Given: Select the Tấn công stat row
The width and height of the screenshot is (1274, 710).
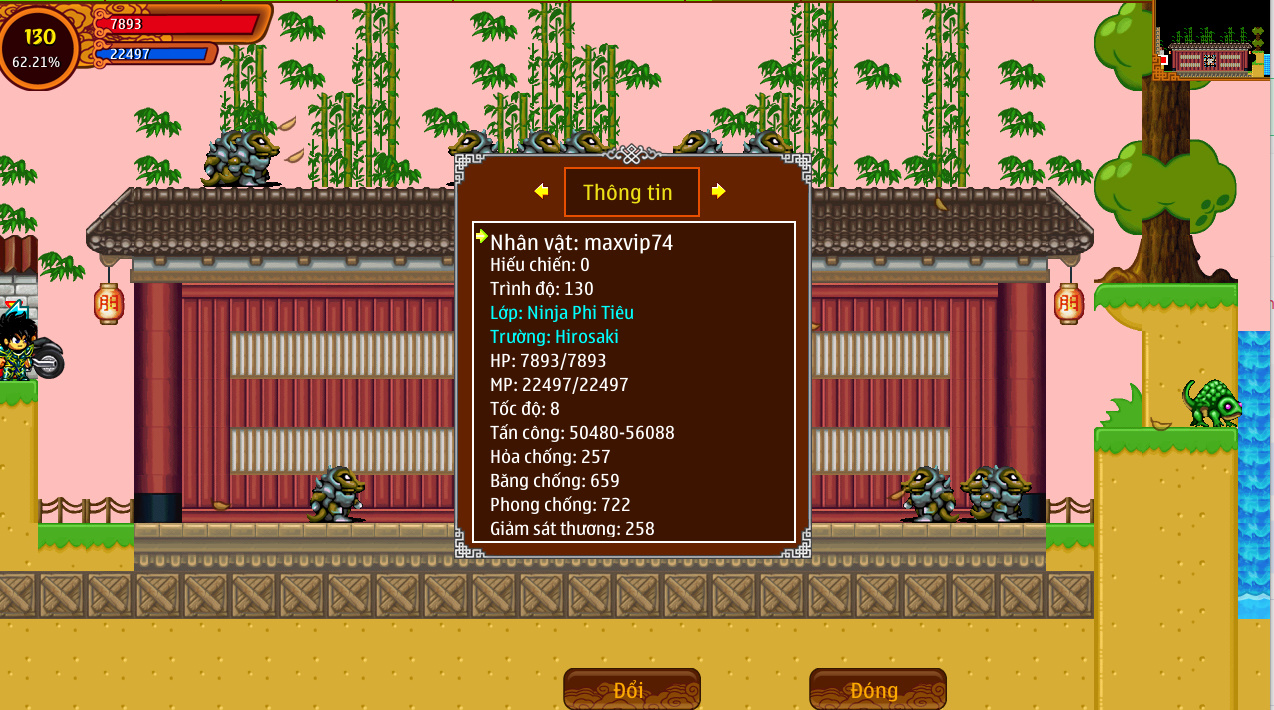Looking at the screenshot, I should [x=582, y=433].
